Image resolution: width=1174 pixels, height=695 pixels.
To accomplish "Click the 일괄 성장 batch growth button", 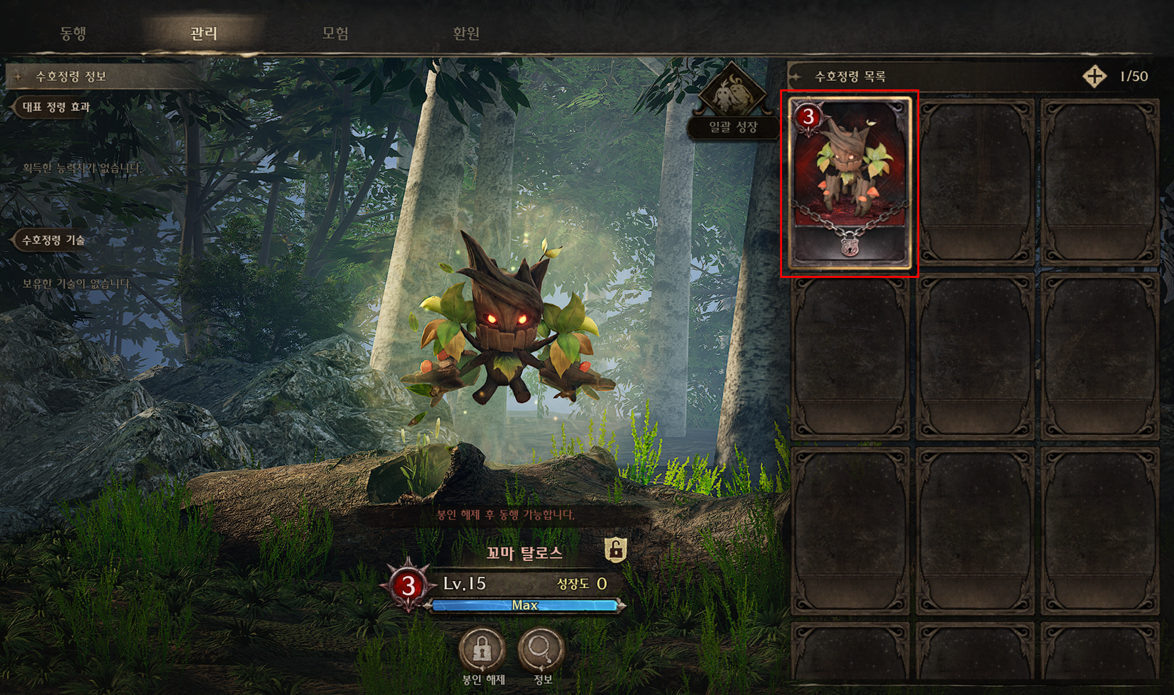I will pyautogui.click(x=733, y=103).
